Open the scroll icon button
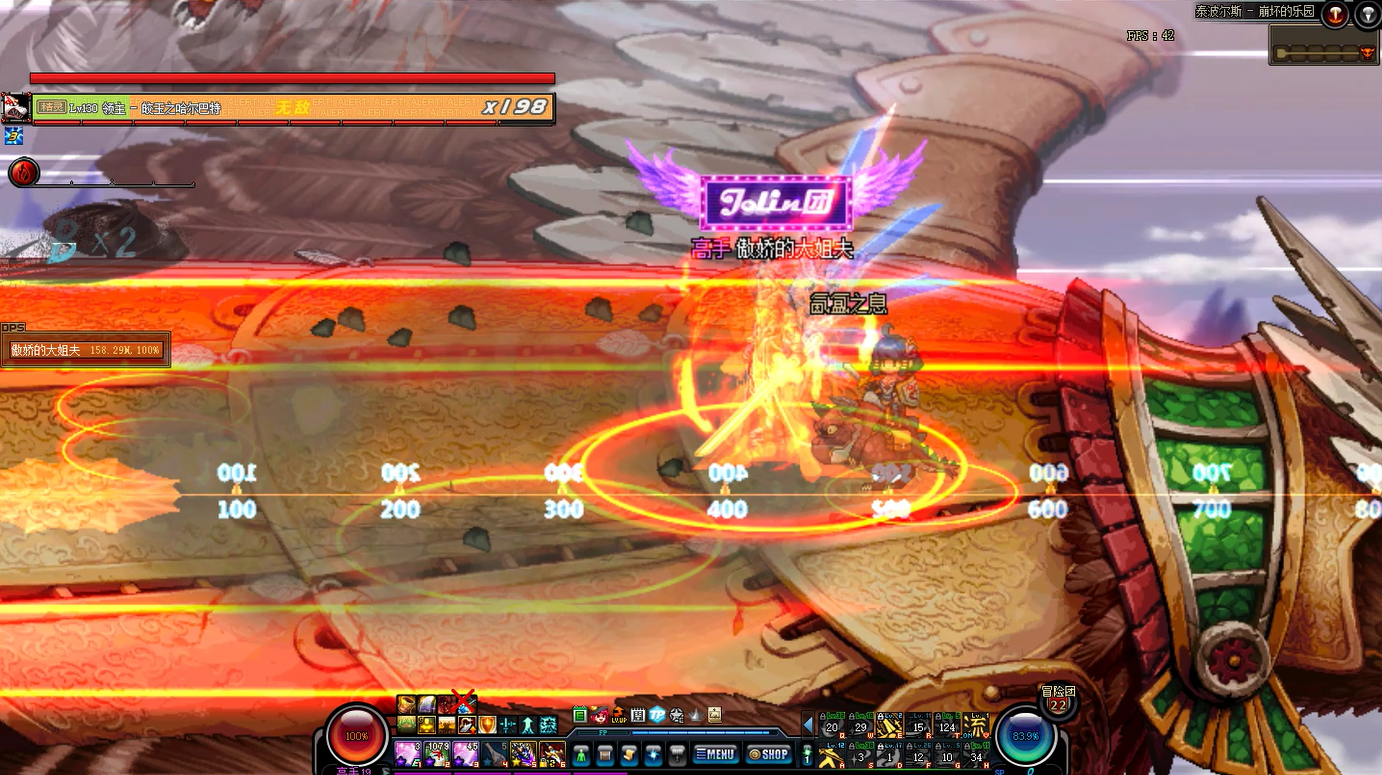Viewport: 1382px width, 775px height. (x=629, y=754)
